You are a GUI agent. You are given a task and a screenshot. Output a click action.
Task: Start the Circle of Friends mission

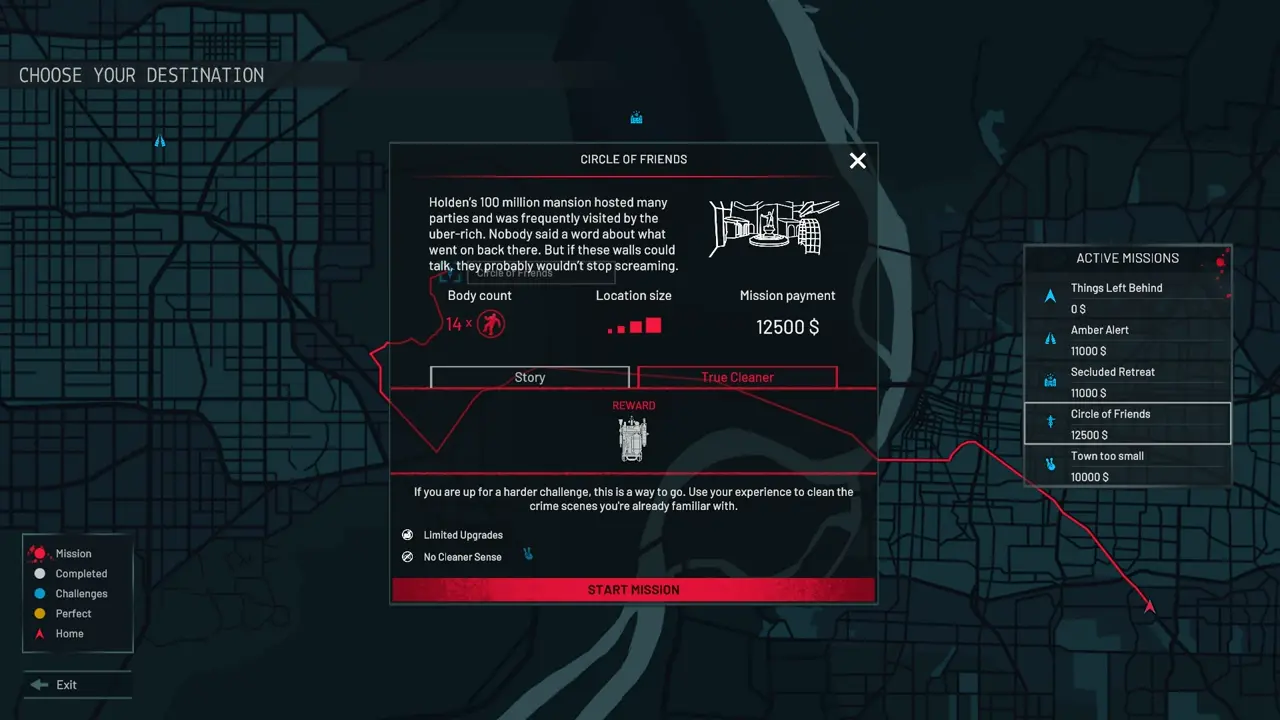pyautogui.click(x=633, y=590)
